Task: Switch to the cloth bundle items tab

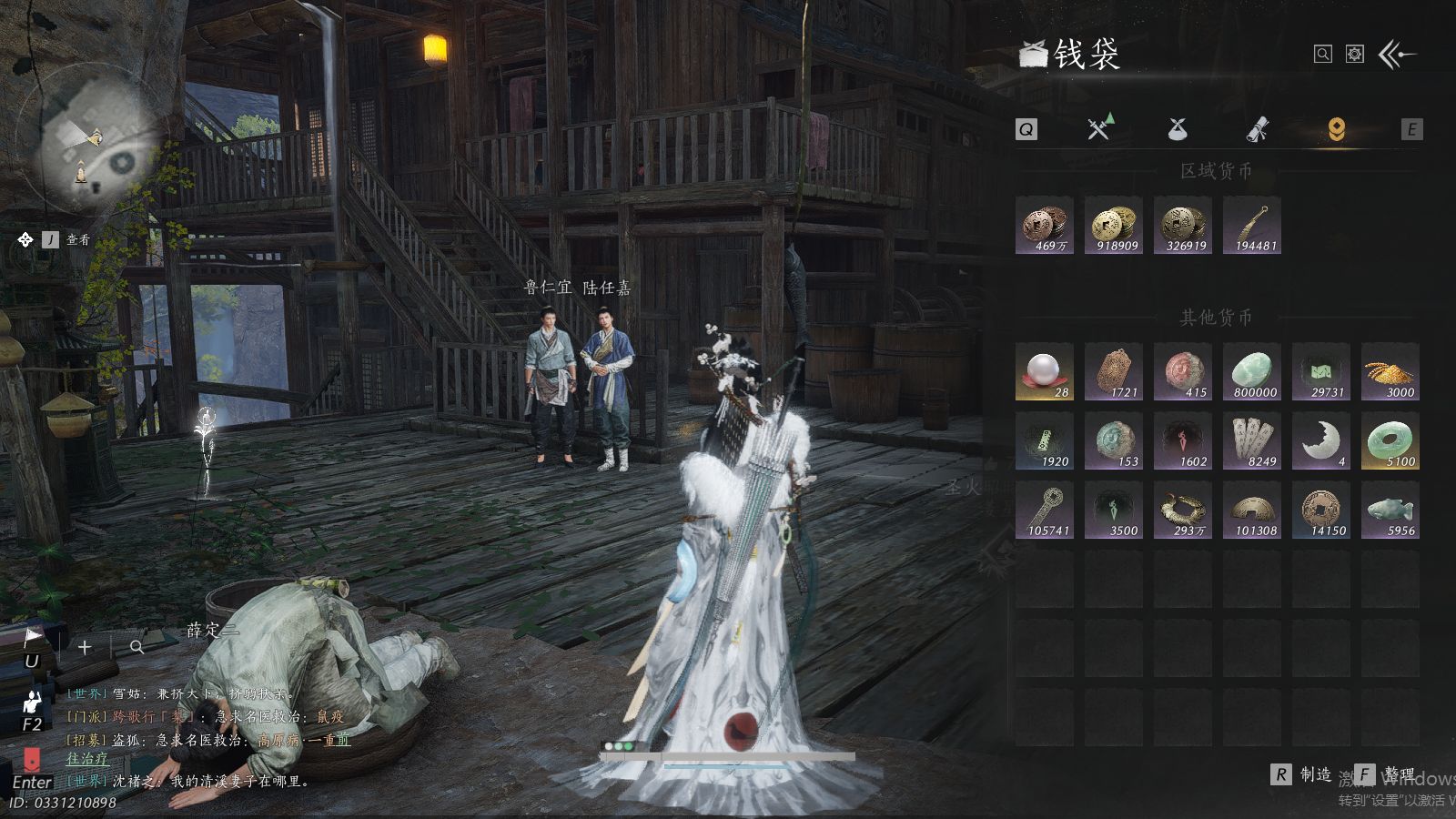Action: [x=1178, y=129]
